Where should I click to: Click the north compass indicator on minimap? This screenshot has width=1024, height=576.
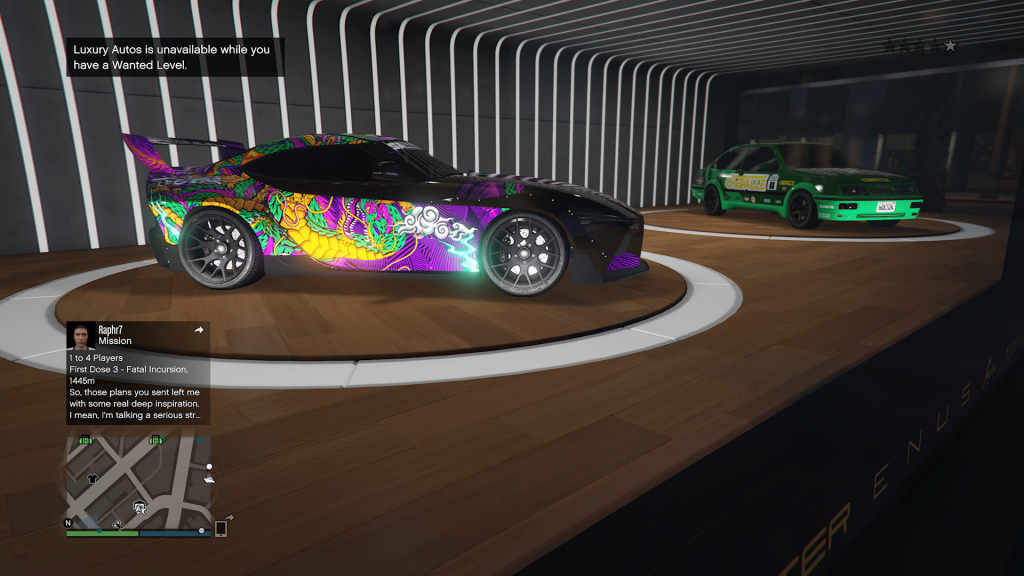tap(69, 523)
